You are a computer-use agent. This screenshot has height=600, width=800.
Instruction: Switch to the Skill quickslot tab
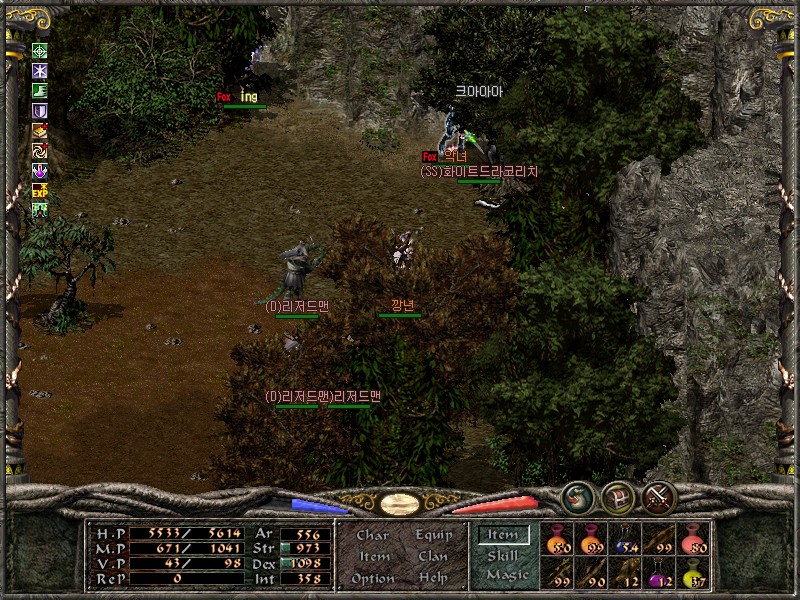(502, 556)
